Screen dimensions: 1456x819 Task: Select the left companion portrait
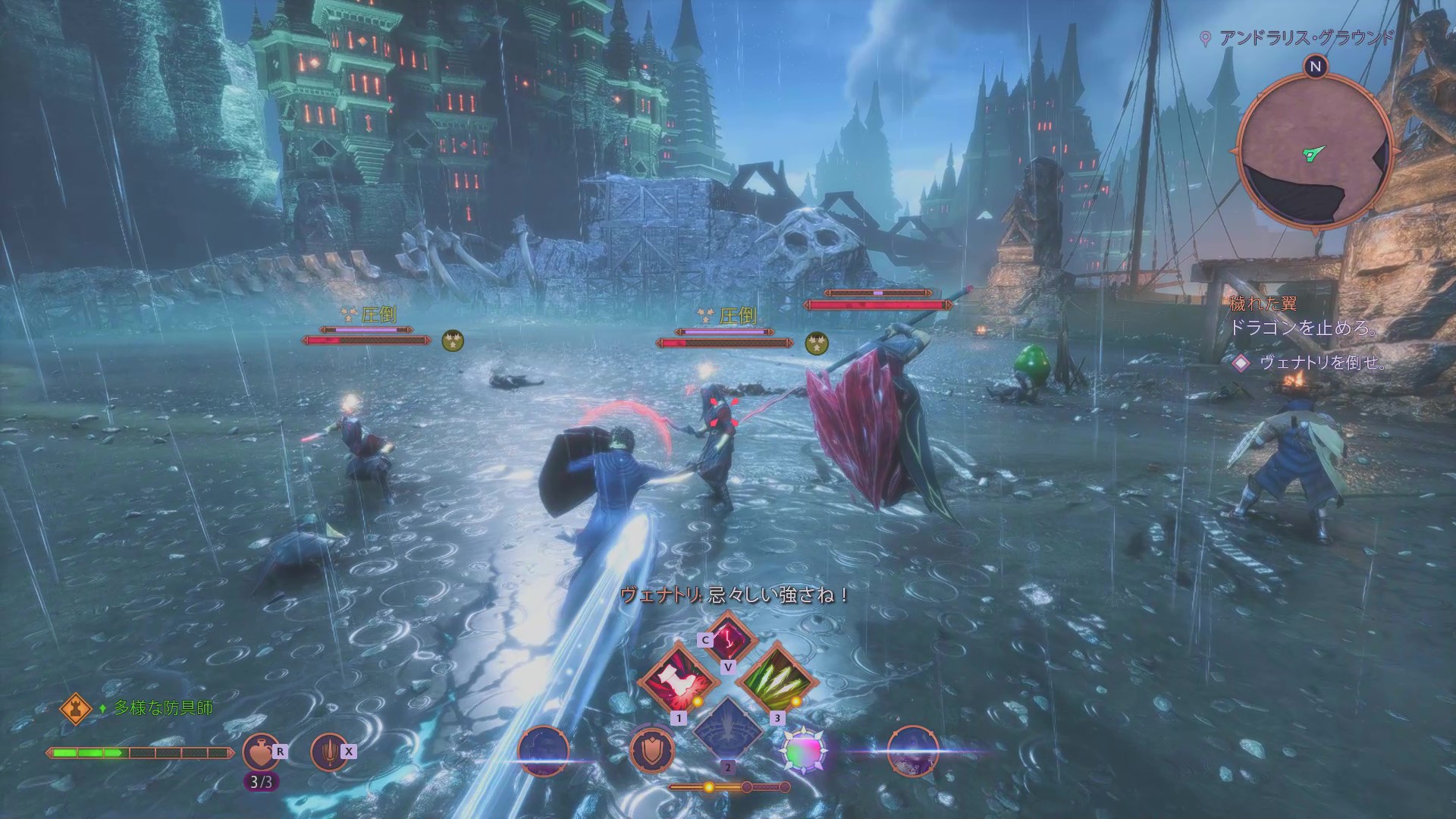pyautogui.click(x=544, y=752)
